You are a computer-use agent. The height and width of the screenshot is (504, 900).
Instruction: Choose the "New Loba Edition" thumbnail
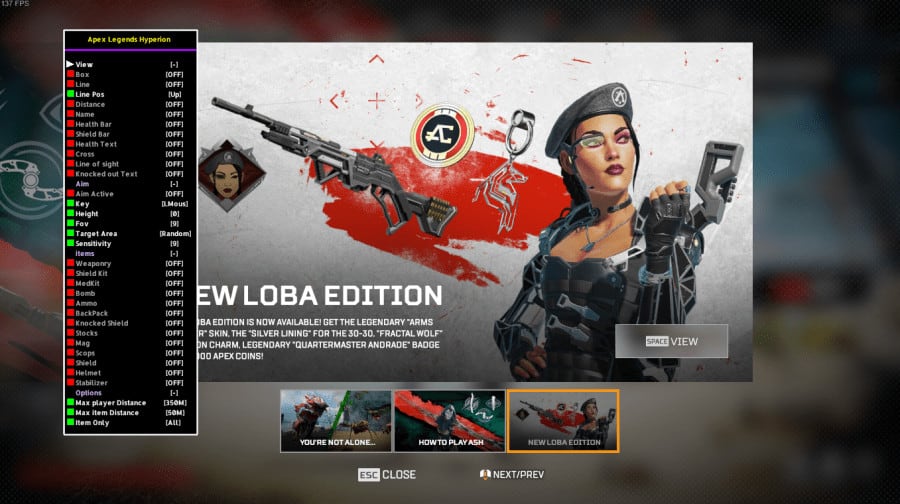pos(563,420)
